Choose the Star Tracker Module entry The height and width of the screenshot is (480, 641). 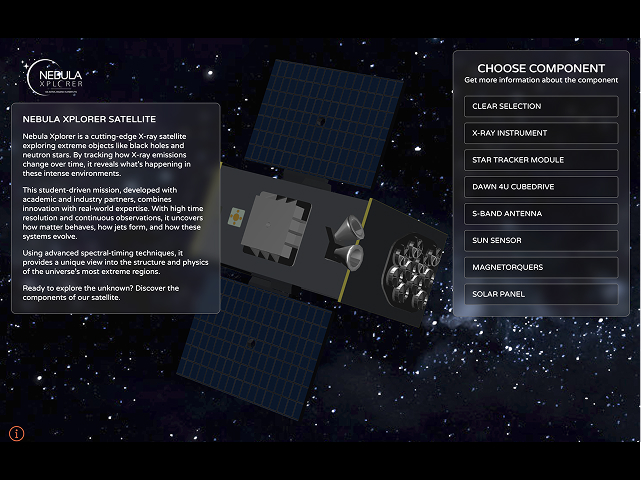[541, 160]
